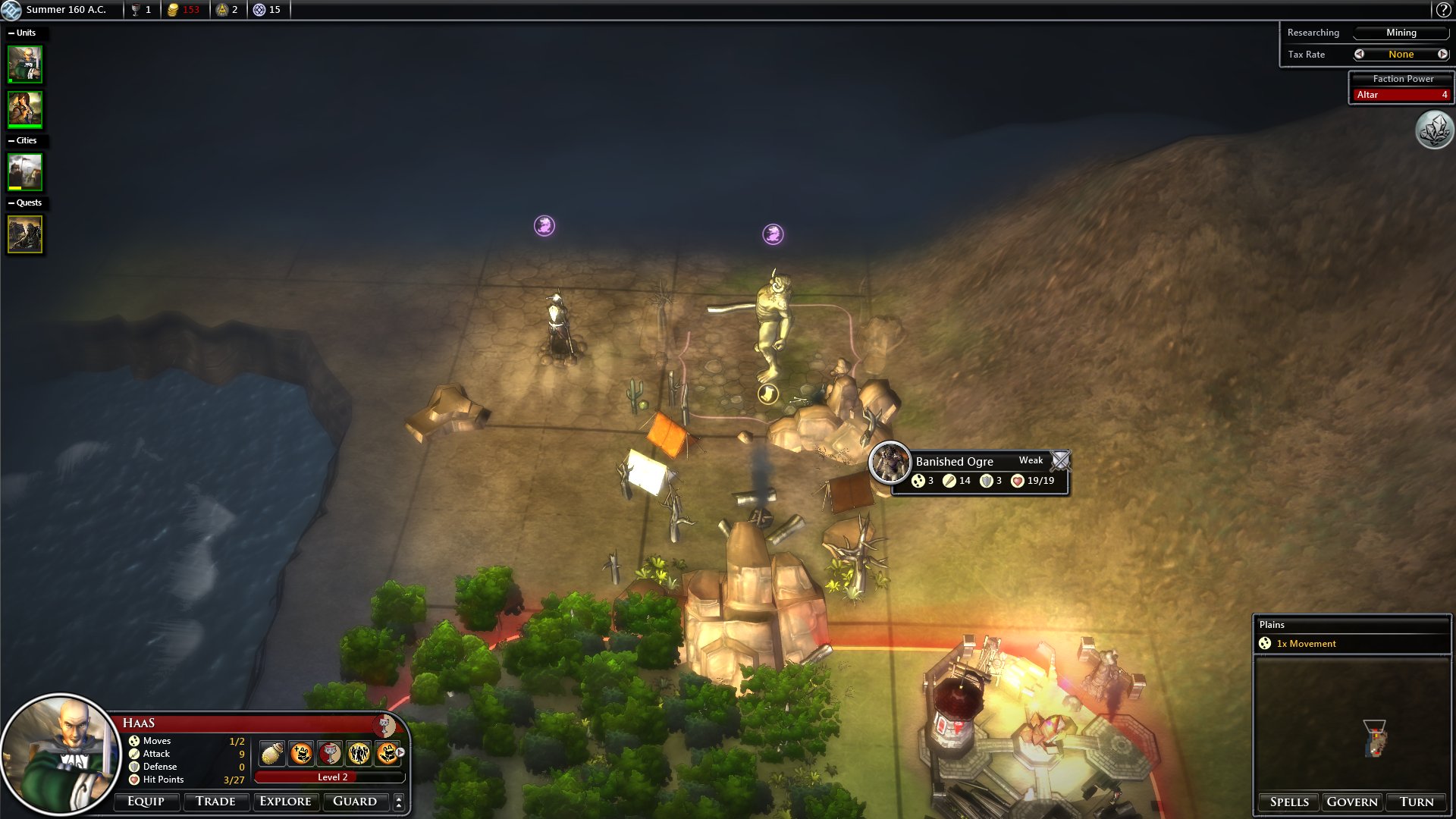1456x819 pixels.
Task: Open the quest thumbnail under Quests
Action: tap(25, 234)
